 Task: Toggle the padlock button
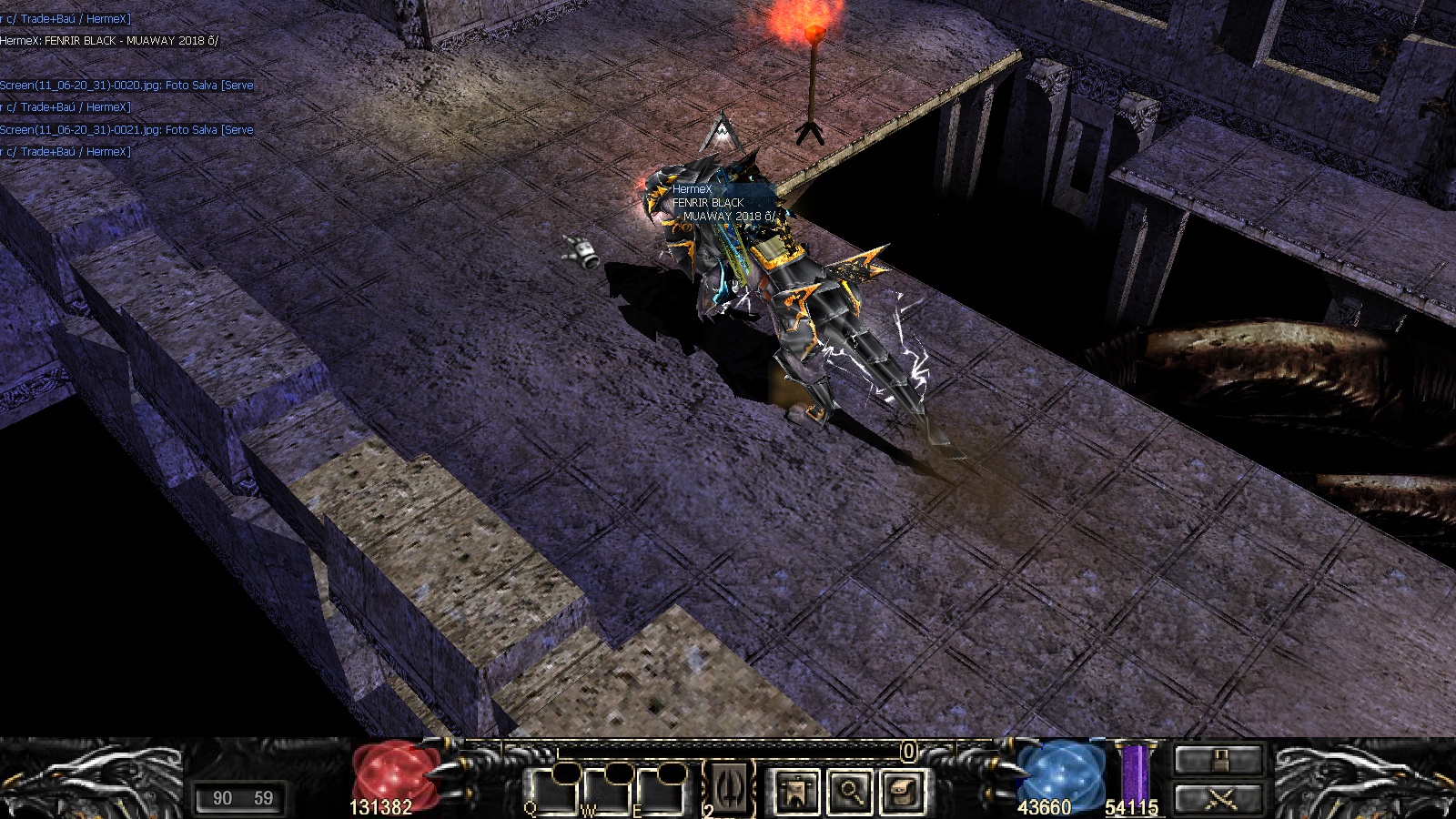click(1219, 759)
